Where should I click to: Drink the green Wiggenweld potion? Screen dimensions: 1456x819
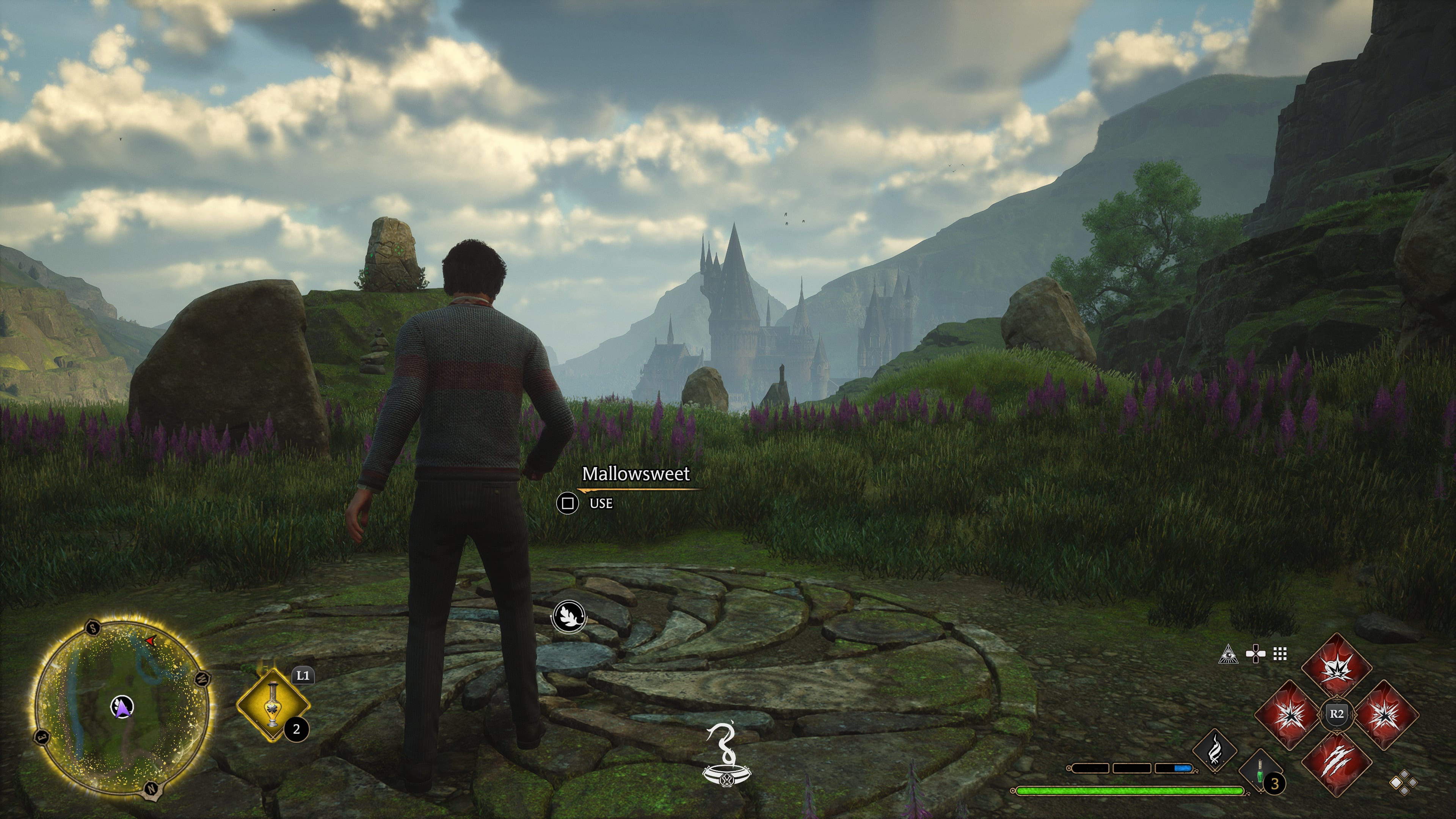click(1260, 773)
